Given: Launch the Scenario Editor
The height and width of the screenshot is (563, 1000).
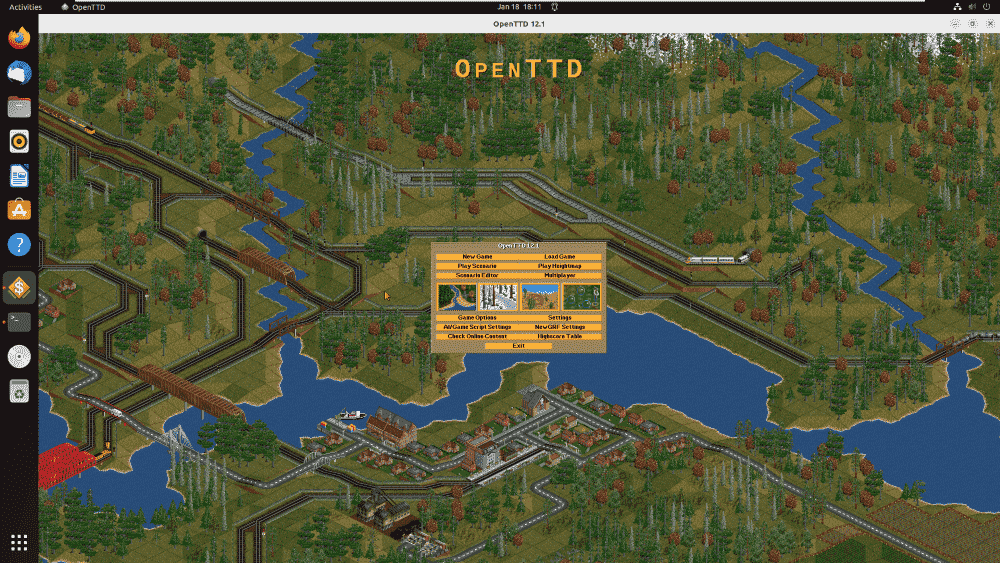Looking at the screenshot, I should [477, 275].
